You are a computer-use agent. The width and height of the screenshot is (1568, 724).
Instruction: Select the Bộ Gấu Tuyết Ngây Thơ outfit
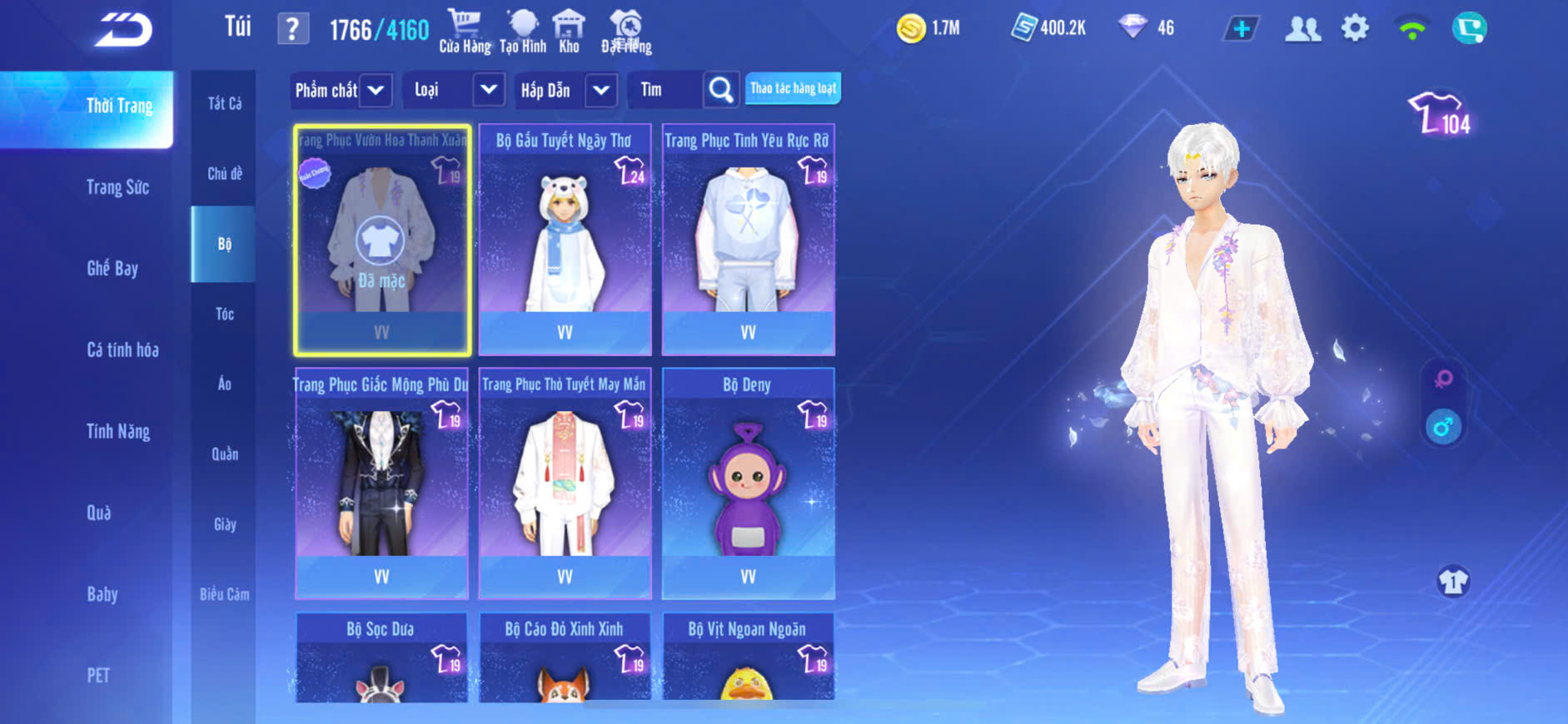coord(565,240)
